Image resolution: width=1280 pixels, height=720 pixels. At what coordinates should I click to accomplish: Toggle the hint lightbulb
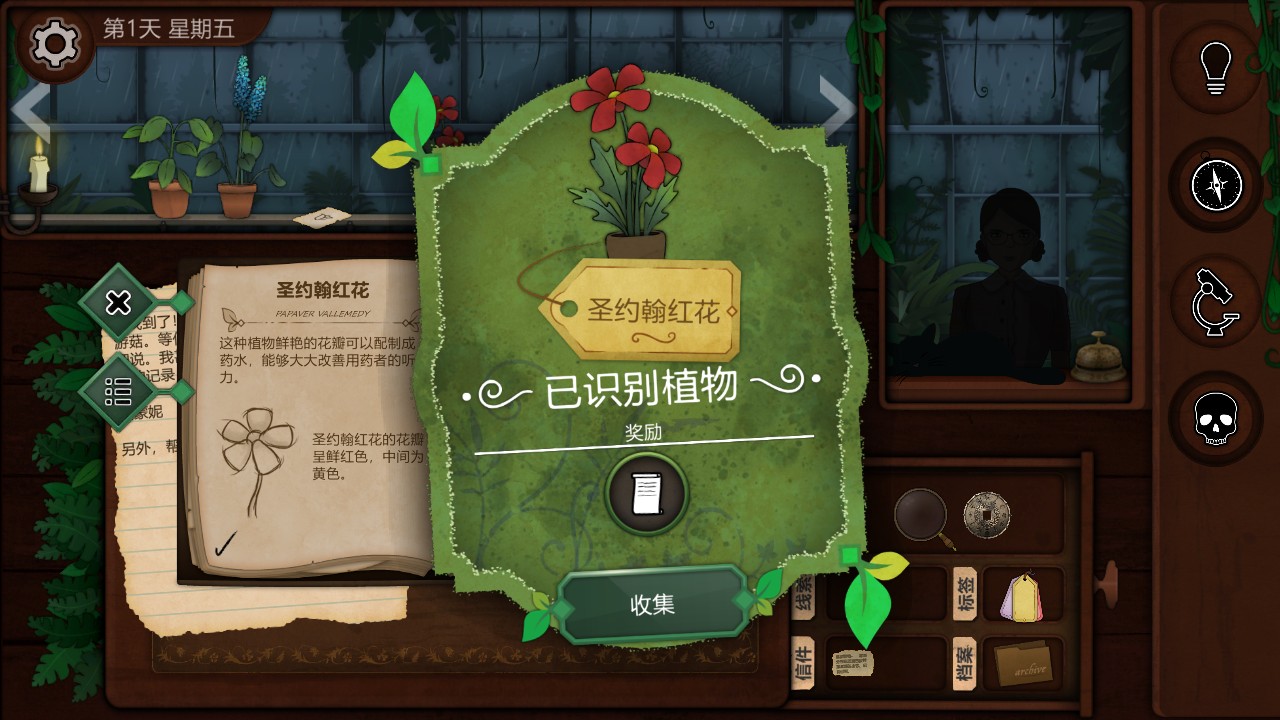tap(1215, 69)
